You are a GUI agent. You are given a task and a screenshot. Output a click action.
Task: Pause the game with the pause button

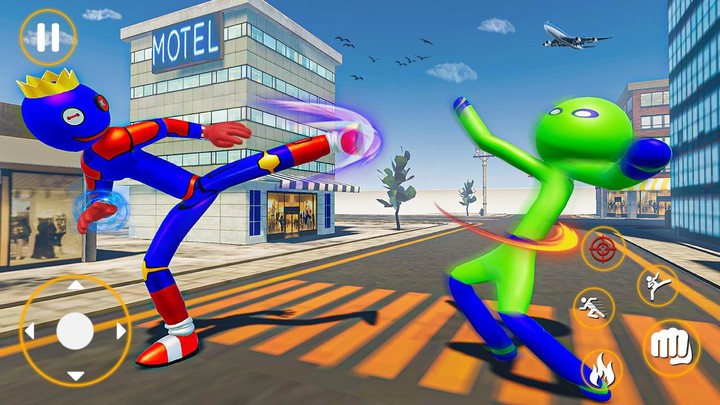point(47,37)
